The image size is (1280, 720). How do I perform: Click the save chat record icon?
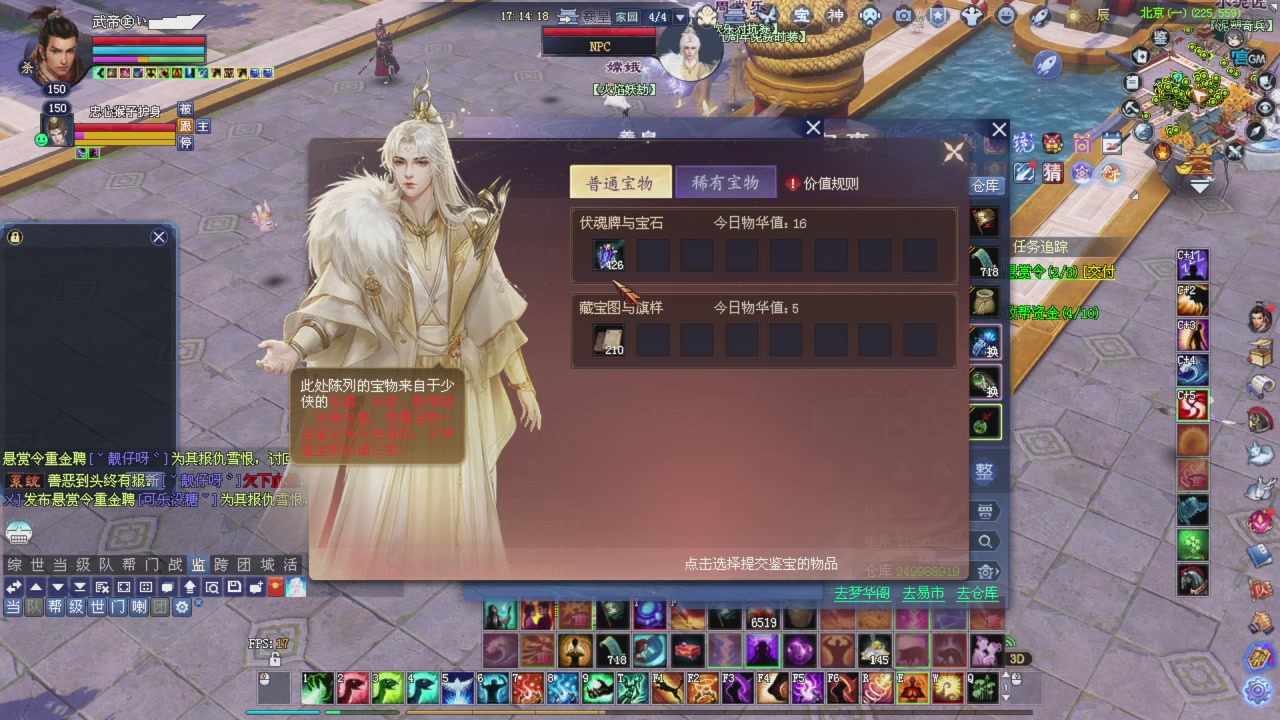point(234,587)
